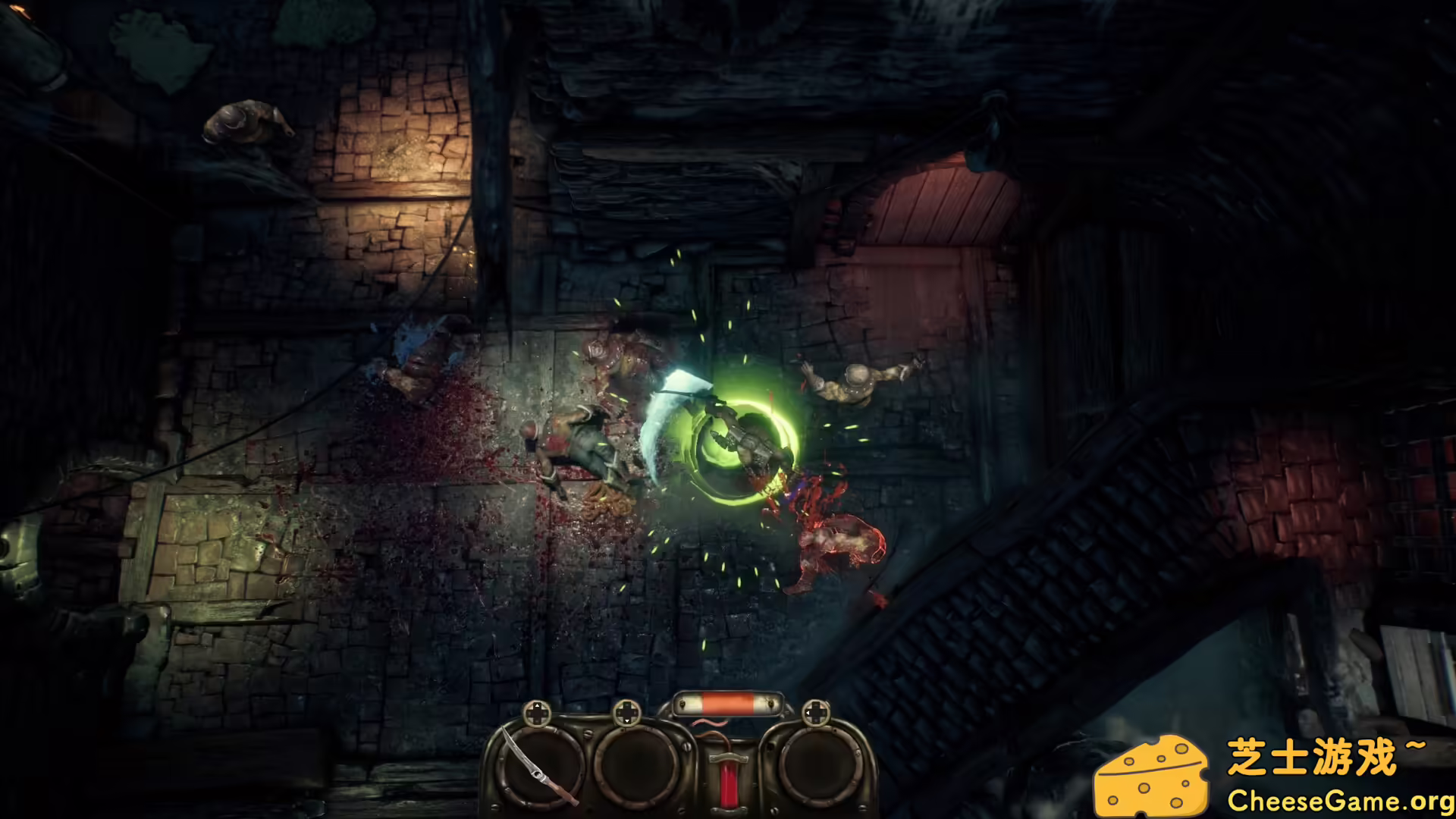Click the skull emblem on the health bar's left end

point(682,703)
